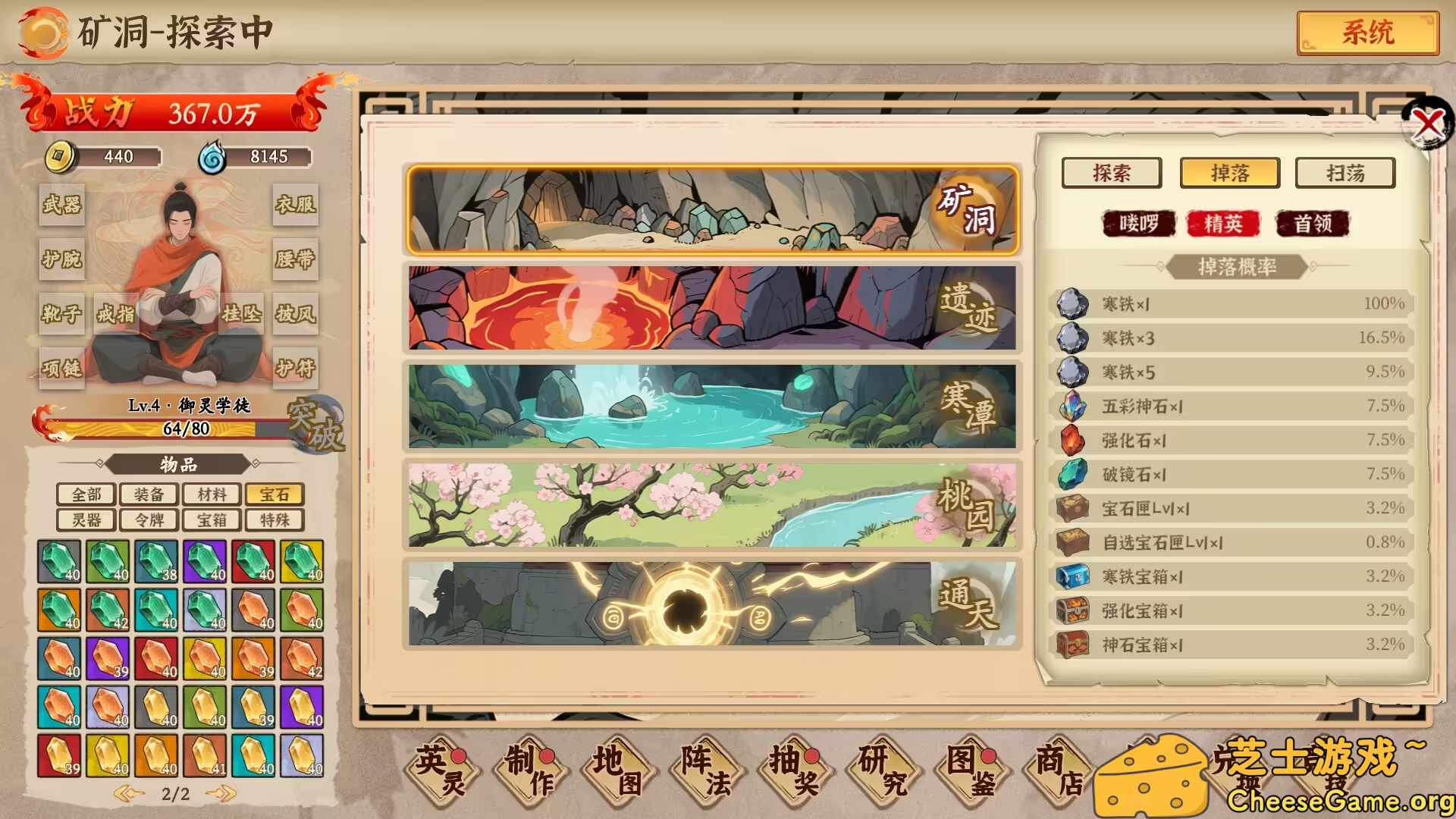Show only 灵器 items
The image size is (1456, 819).
[86, 519]
